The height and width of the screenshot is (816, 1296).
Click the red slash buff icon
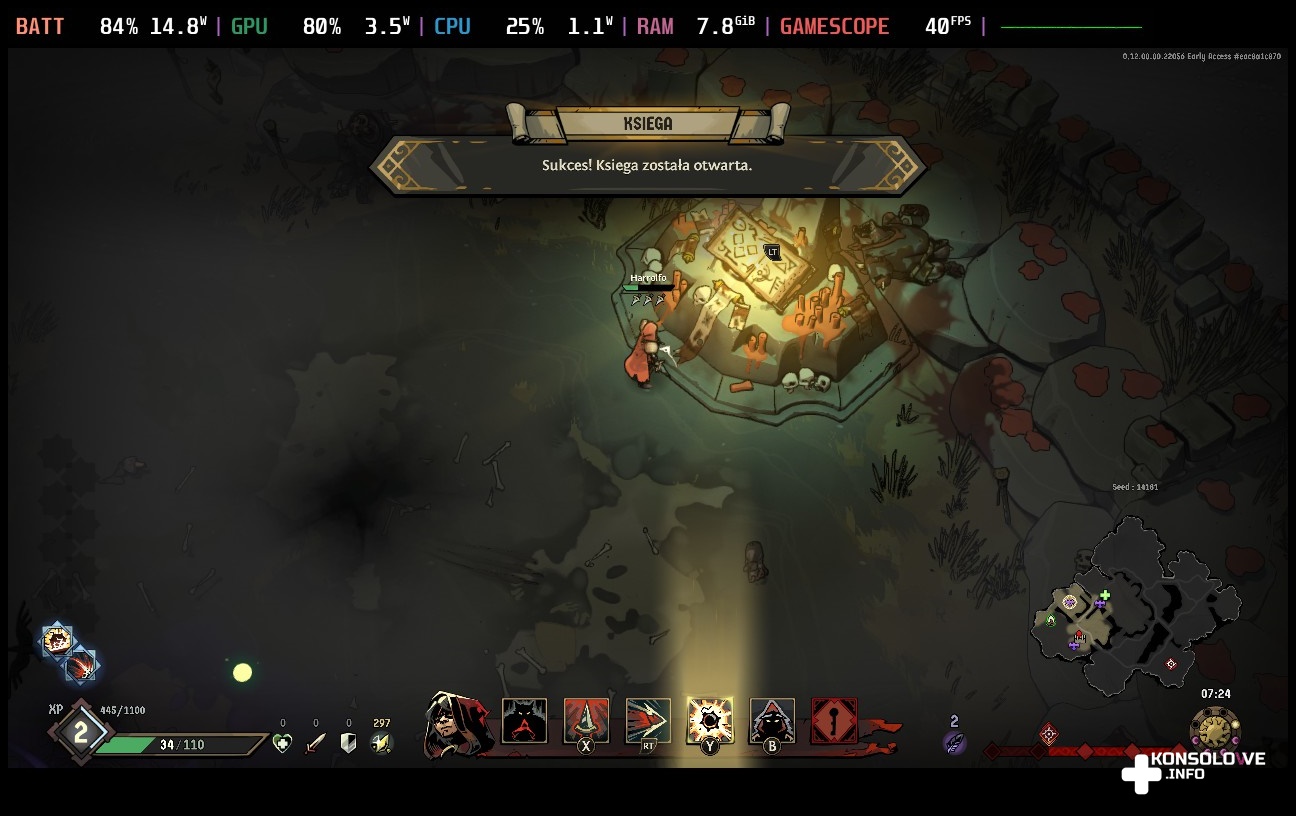pos(81,665)
